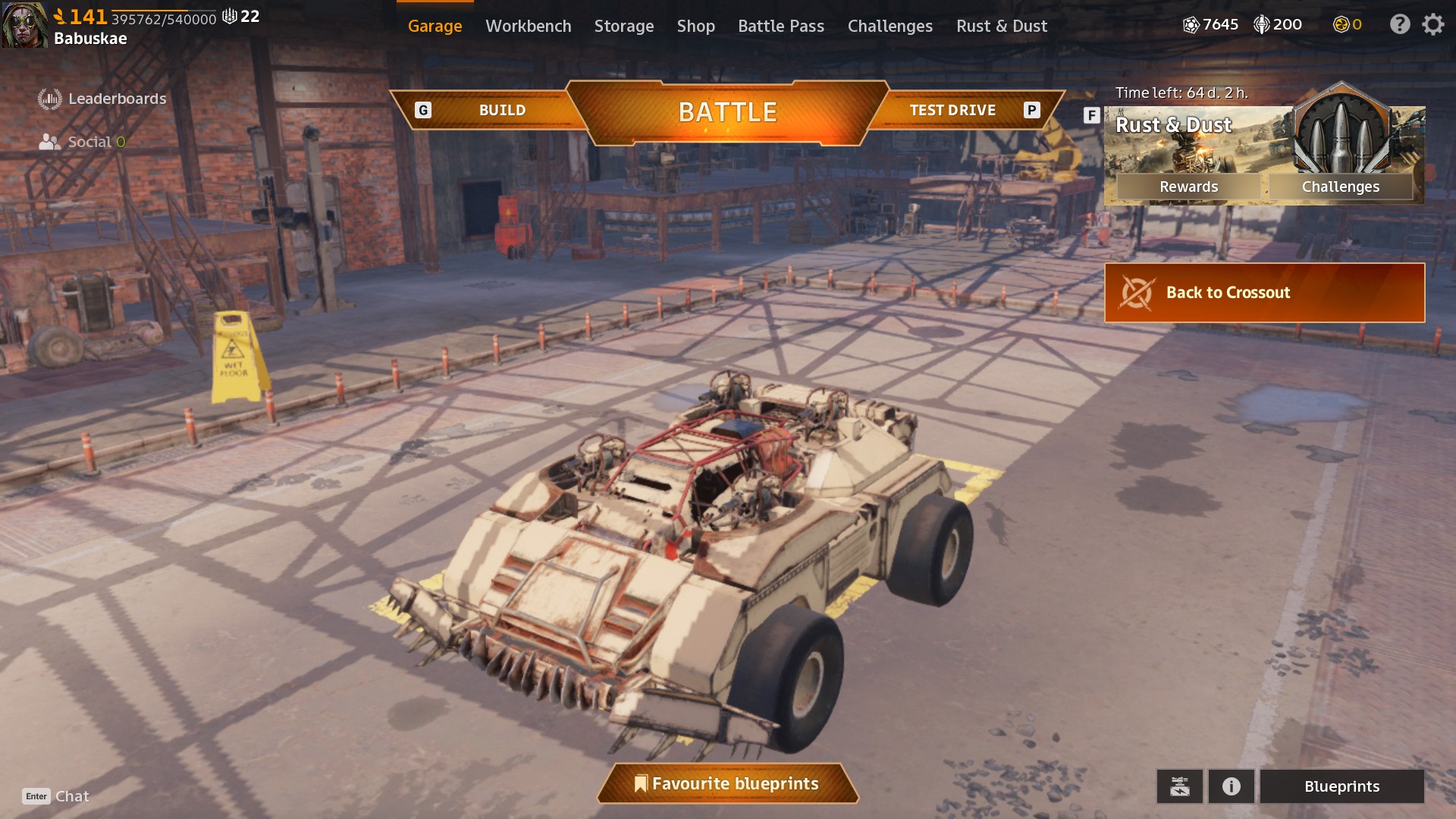This screenshot has height=819, width=1456.
Task: Open the Storage tab
Action: pos(623,26)
